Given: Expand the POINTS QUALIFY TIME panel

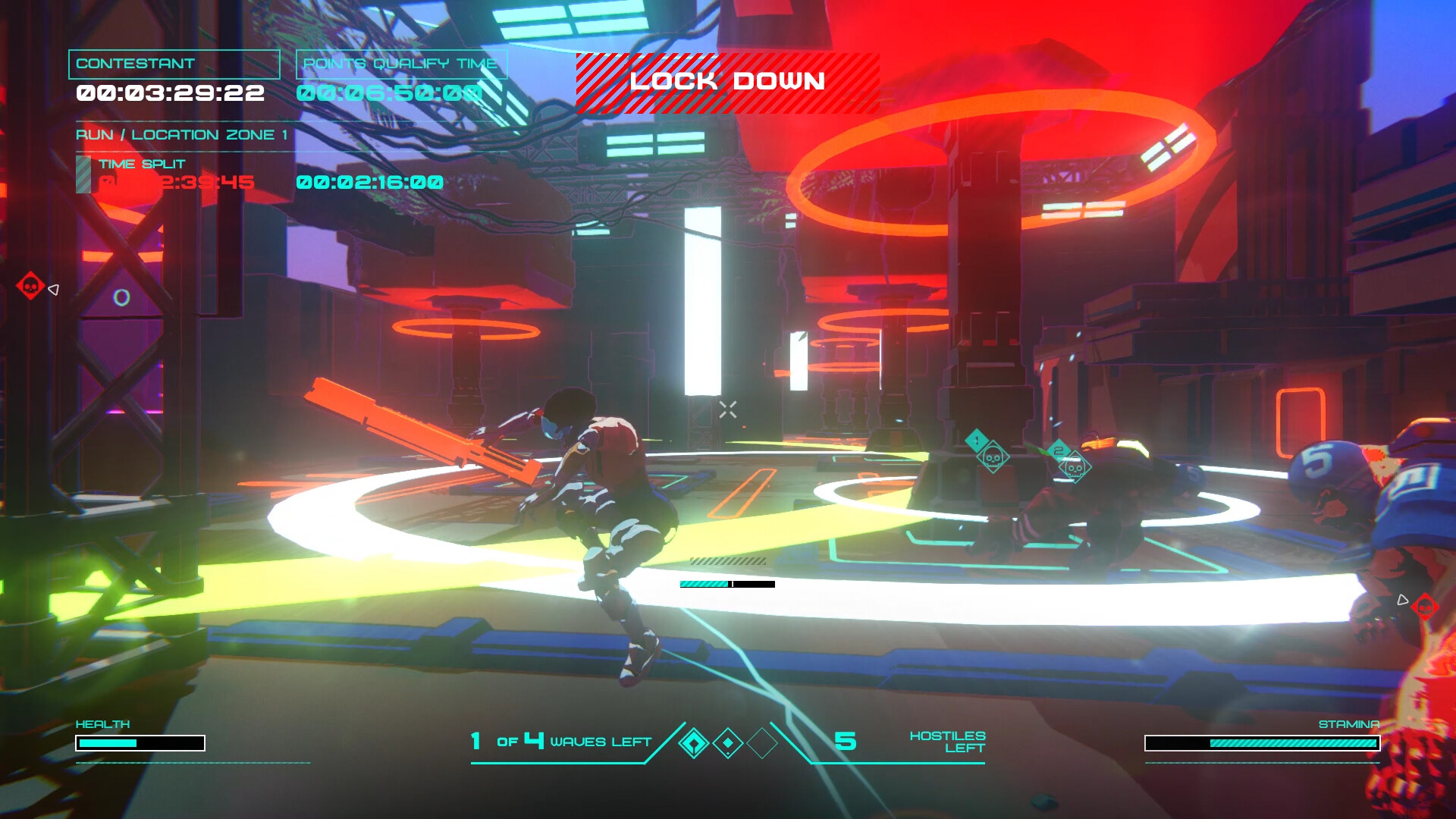Looking at the screenshot, I should [x=400, y=64].
